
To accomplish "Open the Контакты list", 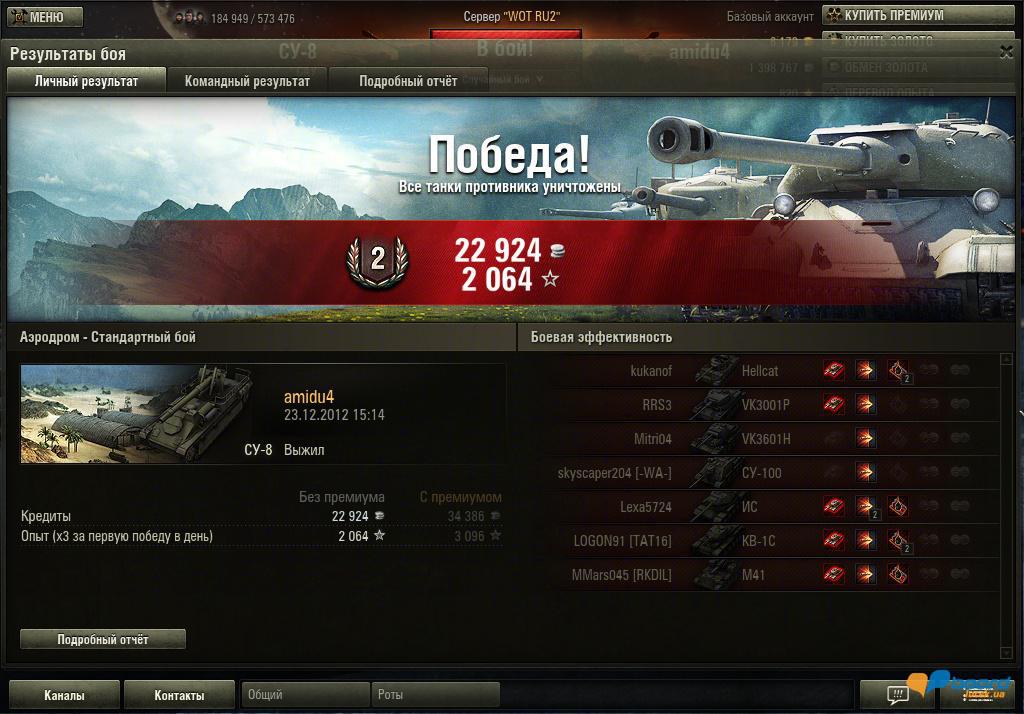I will coord(179,695).
